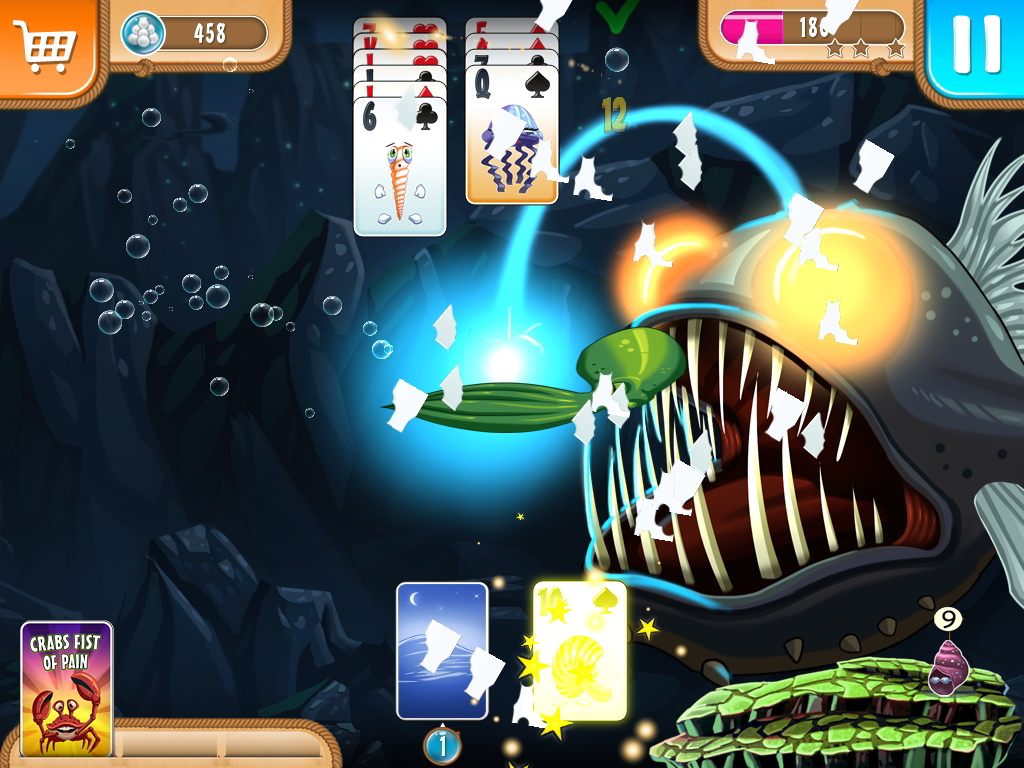
Task: Draw a card from the blue deck
Action: point(442,650)
